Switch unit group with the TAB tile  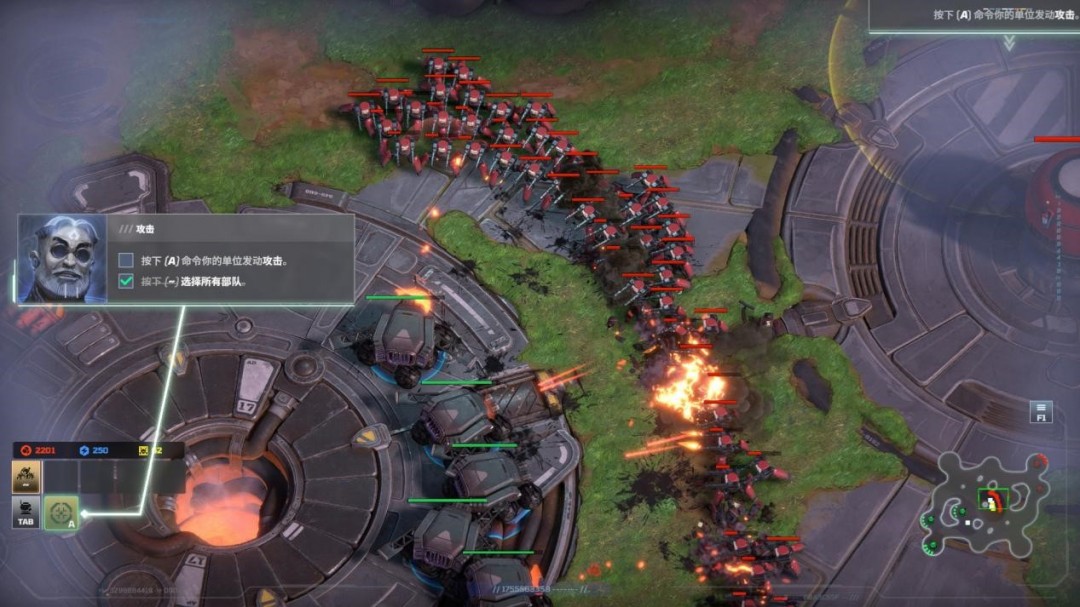[x=26, y=513]
